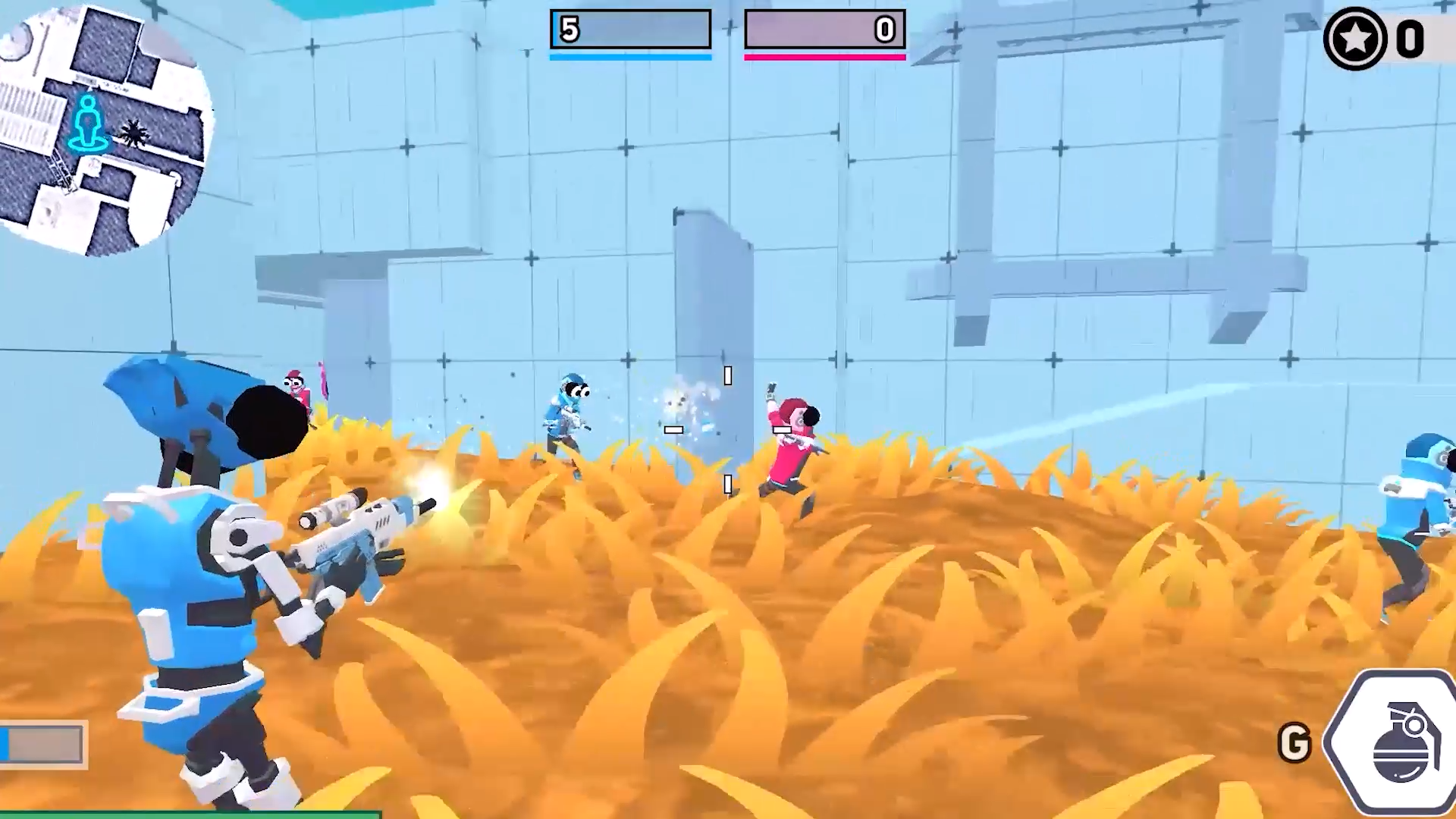The image size is (1456, 819).
Task: Select the red team score tab showing 0
Action: pyautogui.click(x=825, y=29)
